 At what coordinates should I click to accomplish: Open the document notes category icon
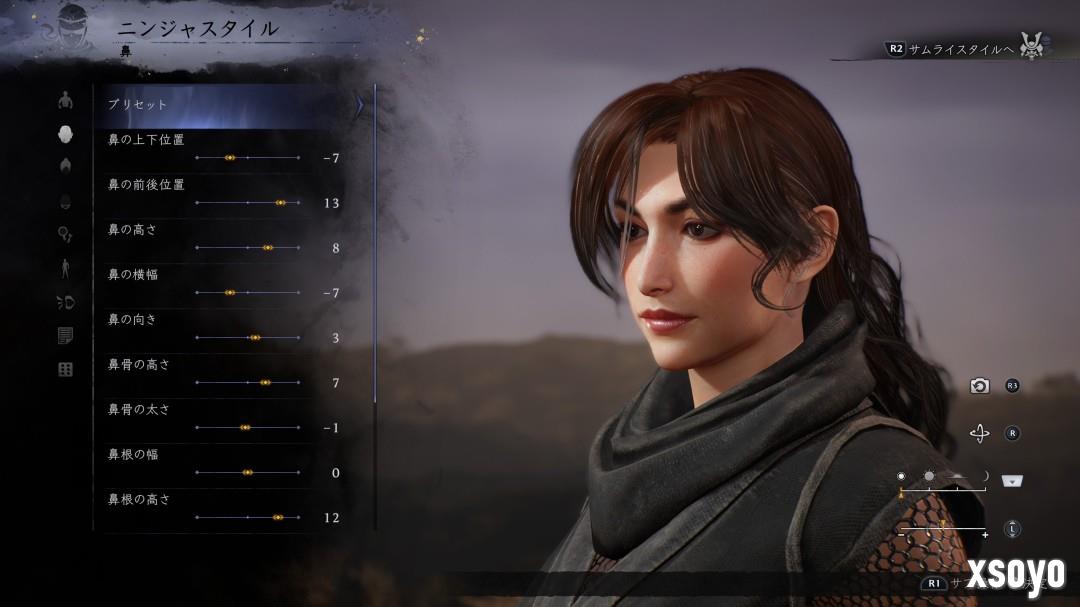click(66, 336)
